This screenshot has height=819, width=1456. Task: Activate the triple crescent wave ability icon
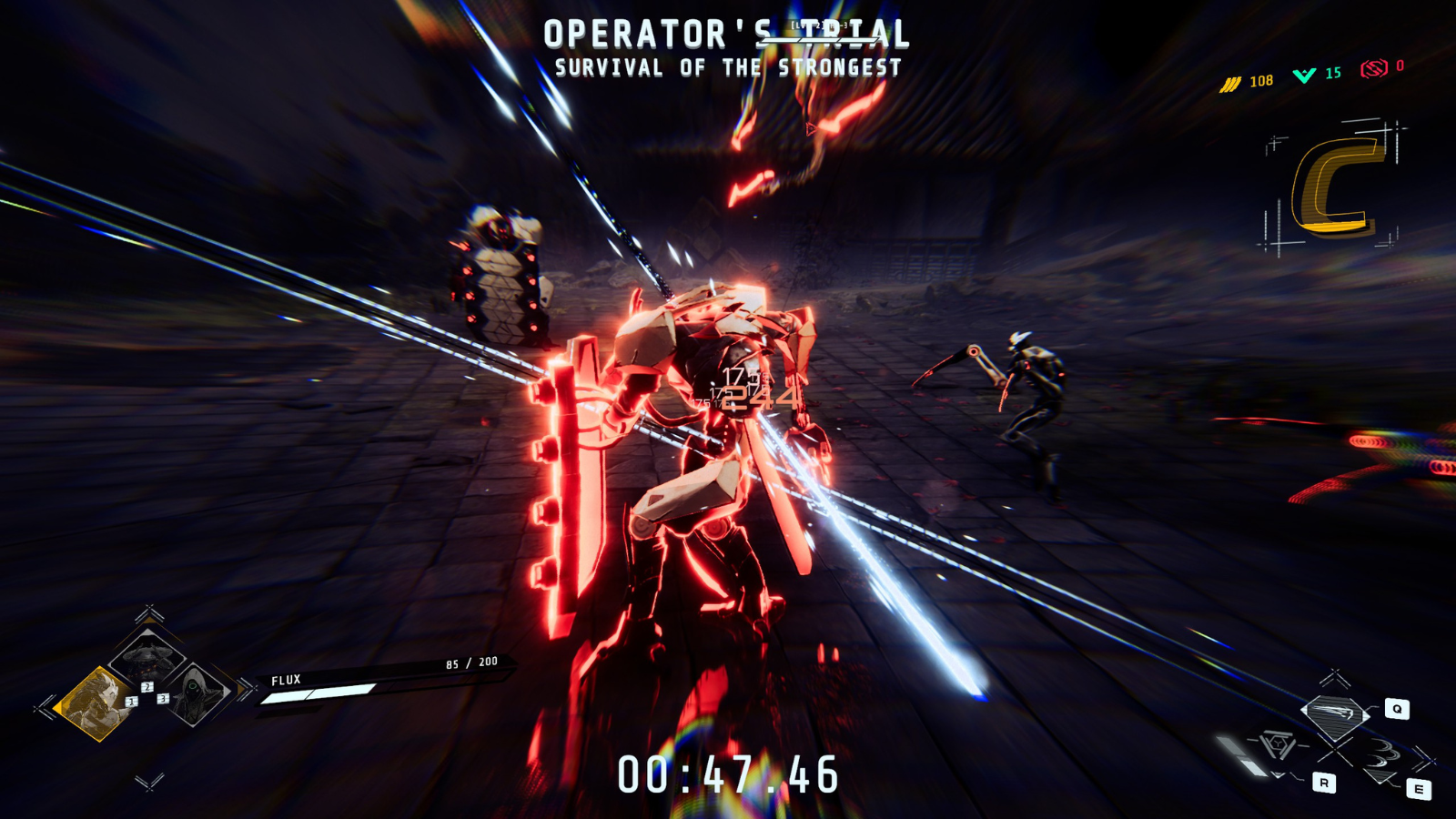click(1385, 760)
